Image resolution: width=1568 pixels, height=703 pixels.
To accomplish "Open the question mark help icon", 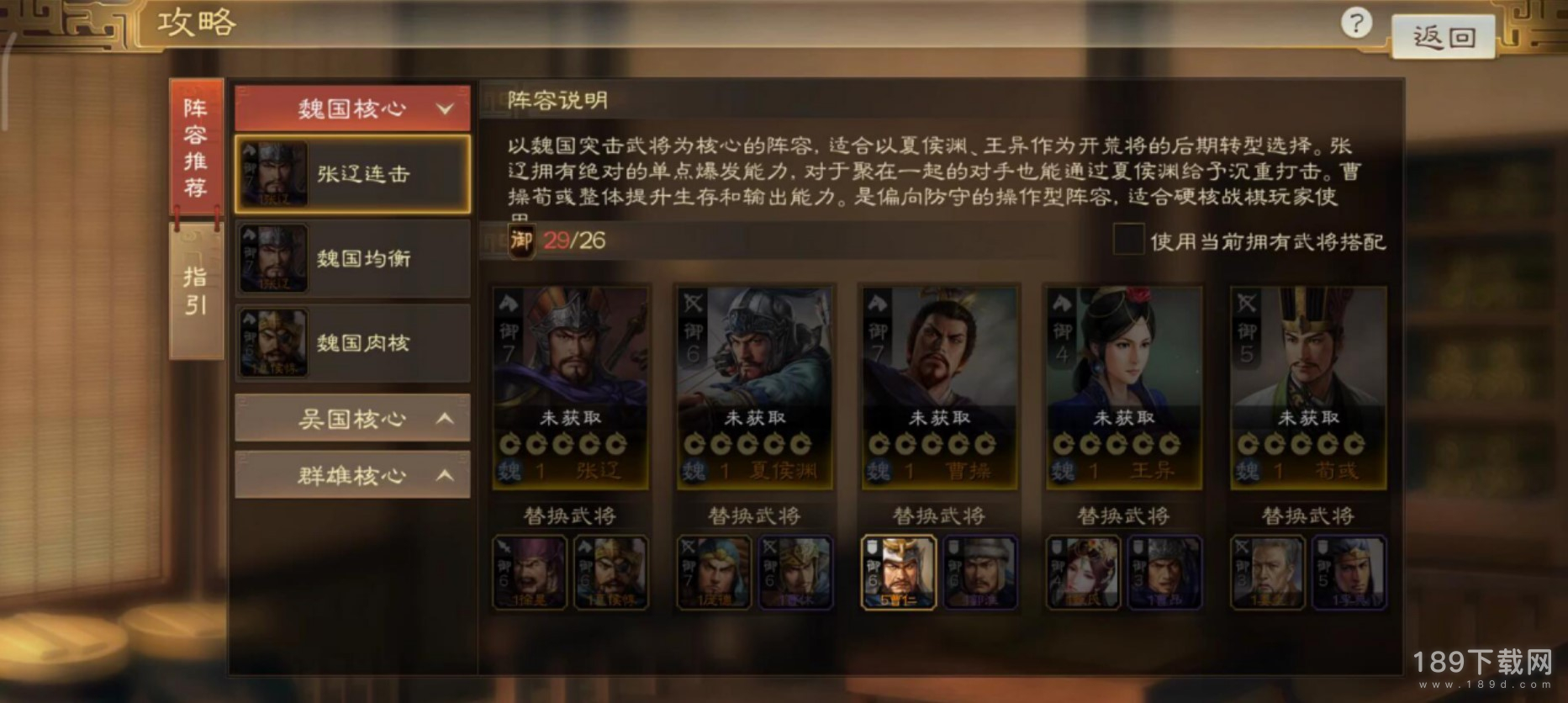I will click(x=1355, y=24).
